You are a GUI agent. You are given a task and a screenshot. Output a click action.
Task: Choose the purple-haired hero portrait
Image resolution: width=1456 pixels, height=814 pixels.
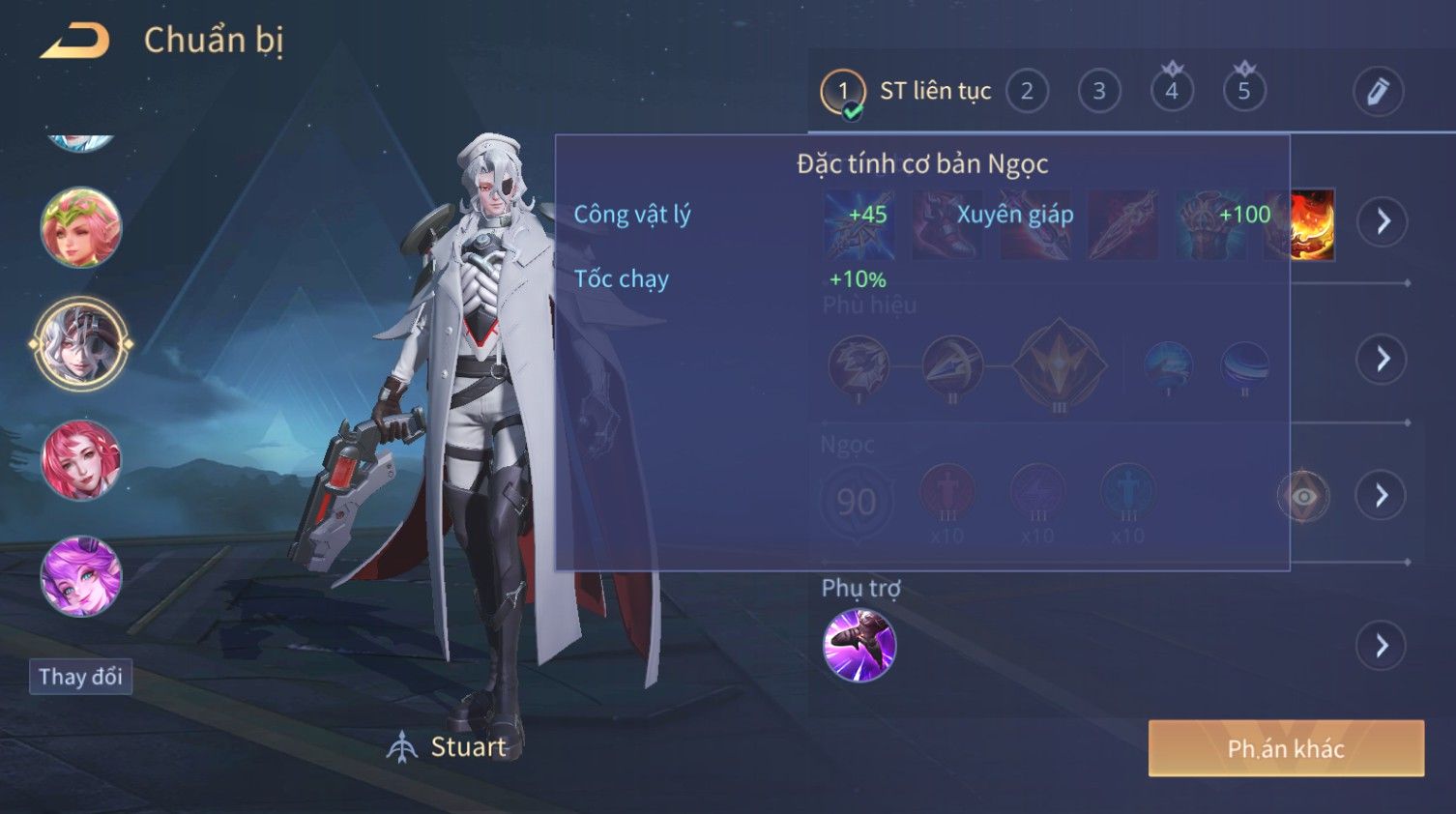coord(81,576)
